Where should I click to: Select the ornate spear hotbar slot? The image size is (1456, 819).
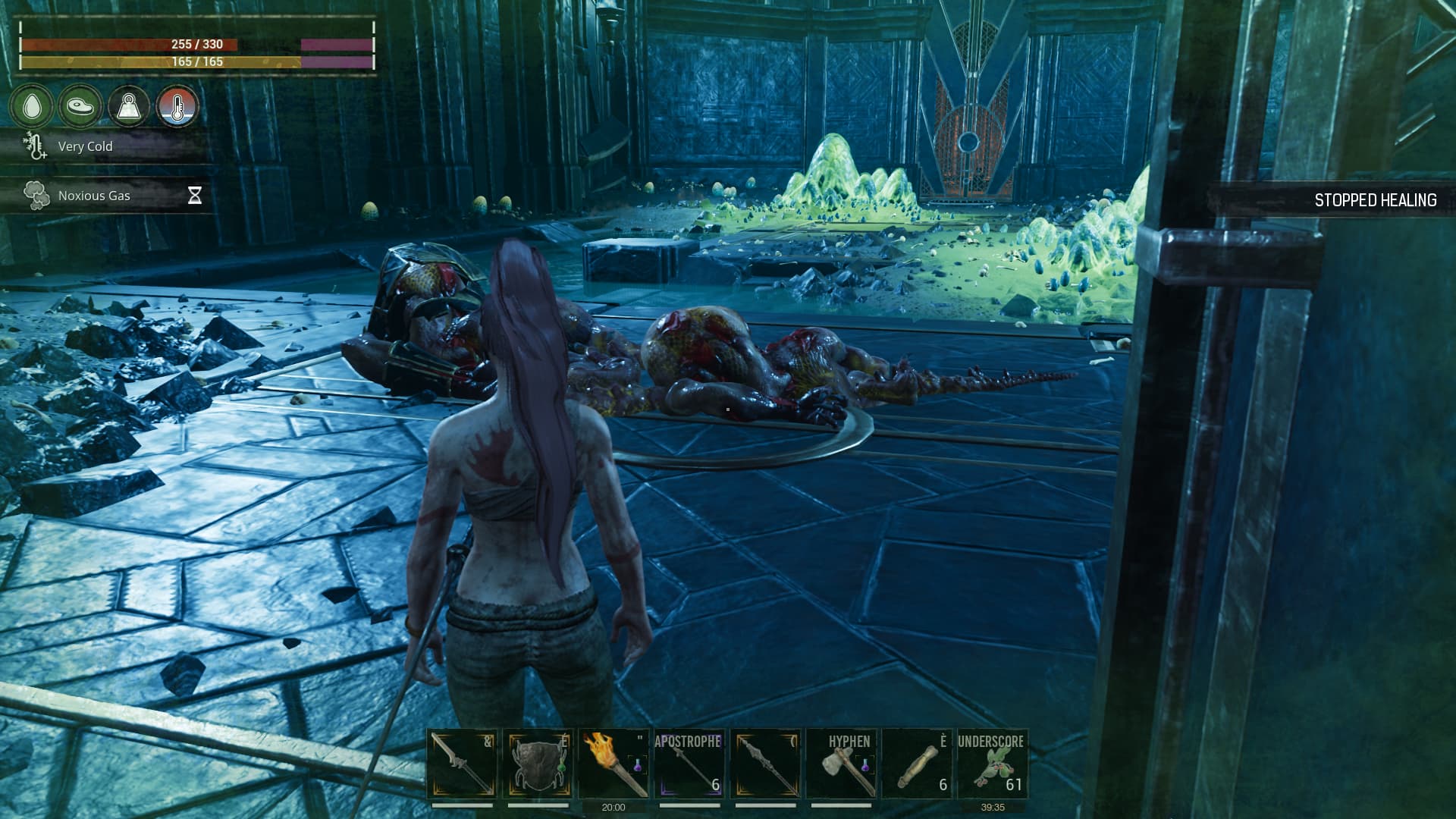765,764
